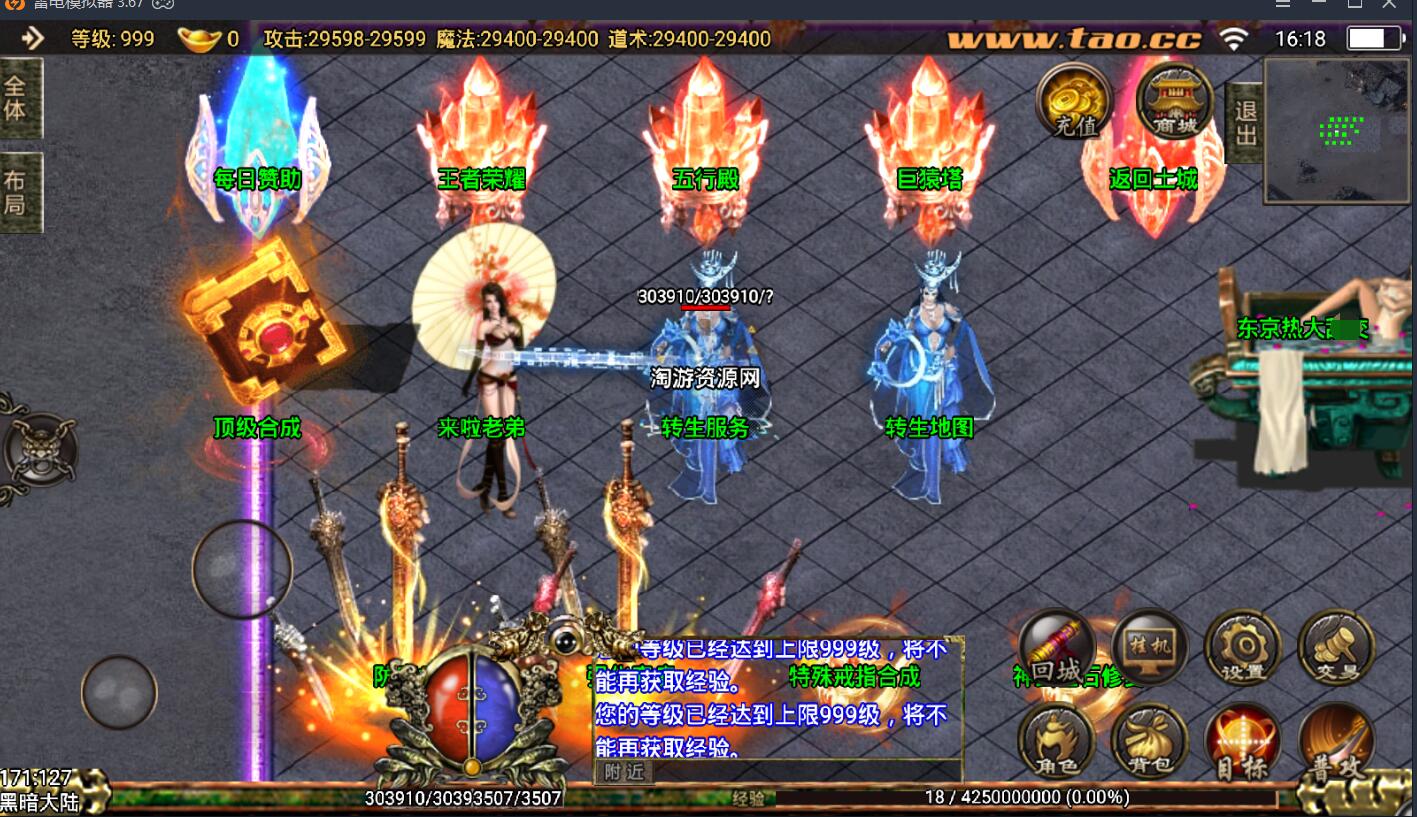Activate the 目标 target button
Screen dimensions: 1417x817
pos(1242,742)
